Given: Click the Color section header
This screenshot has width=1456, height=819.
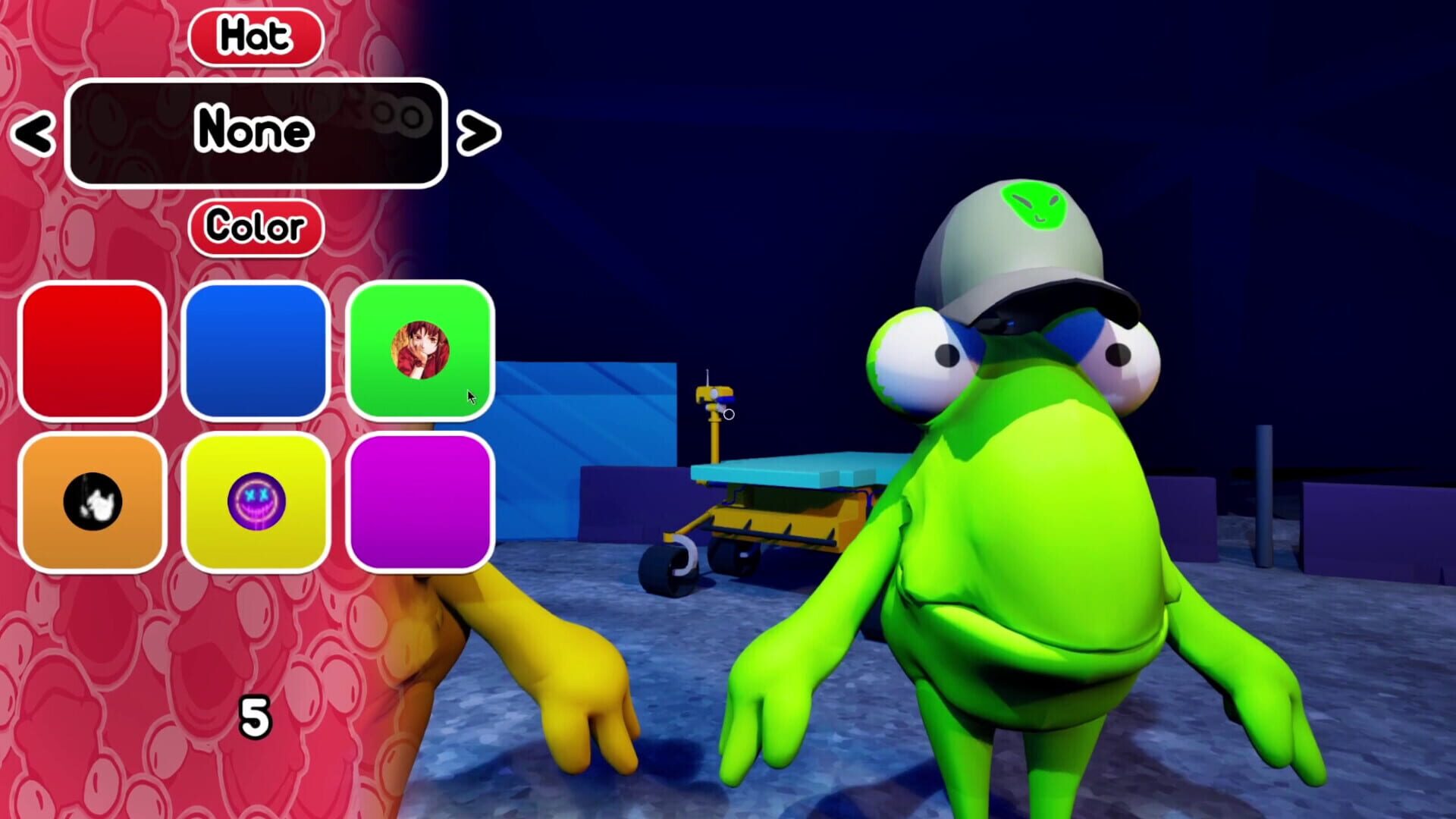Looking at the screenshot, I should click(x=256, y=224).
